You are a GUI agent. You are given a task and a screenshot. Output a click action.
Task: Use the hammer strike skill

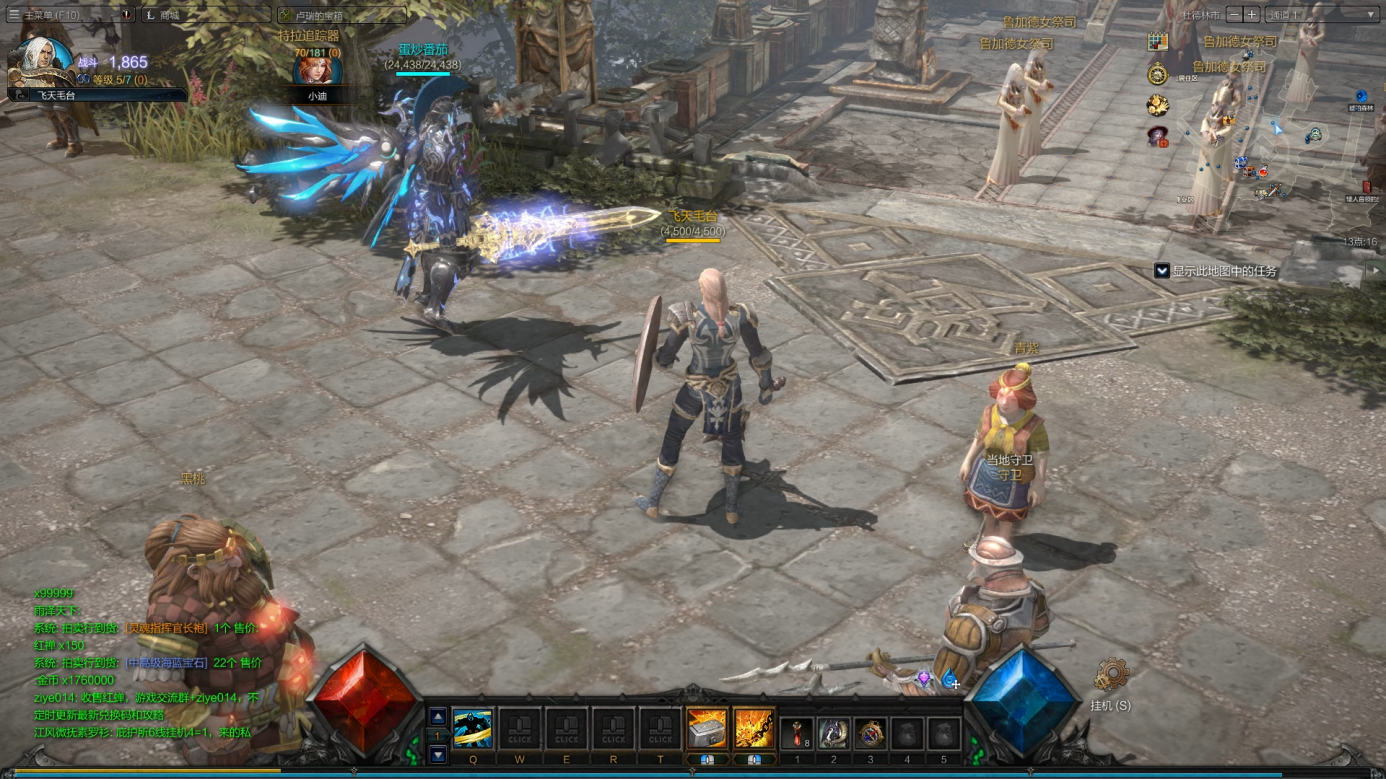pyautogui.click(x=706, y=729)
